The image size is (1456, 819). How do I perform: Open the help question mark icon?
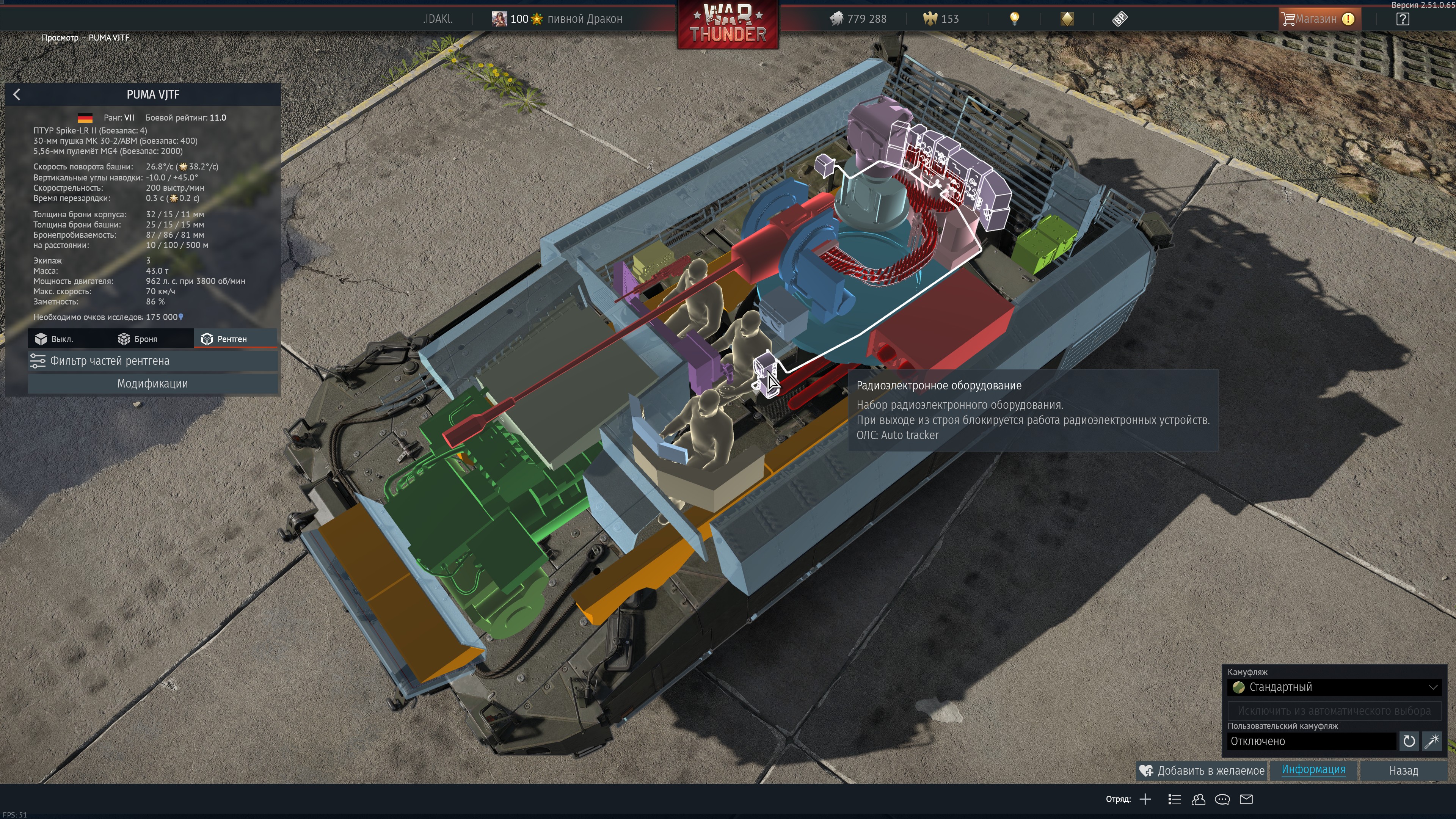[x=1402, y=19]
